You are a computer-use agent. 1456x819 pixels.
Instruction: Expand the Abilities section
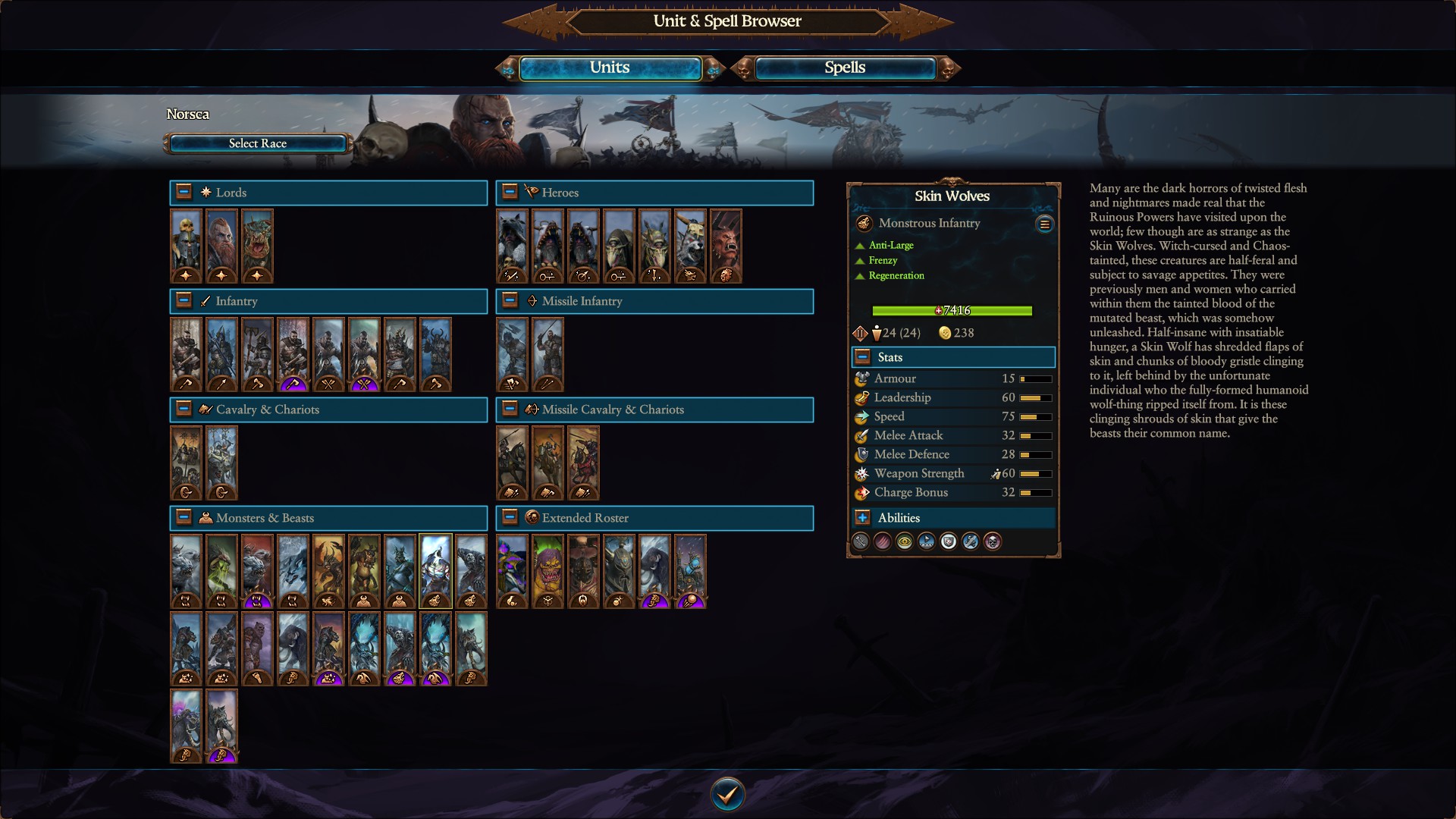pos(862,518)
